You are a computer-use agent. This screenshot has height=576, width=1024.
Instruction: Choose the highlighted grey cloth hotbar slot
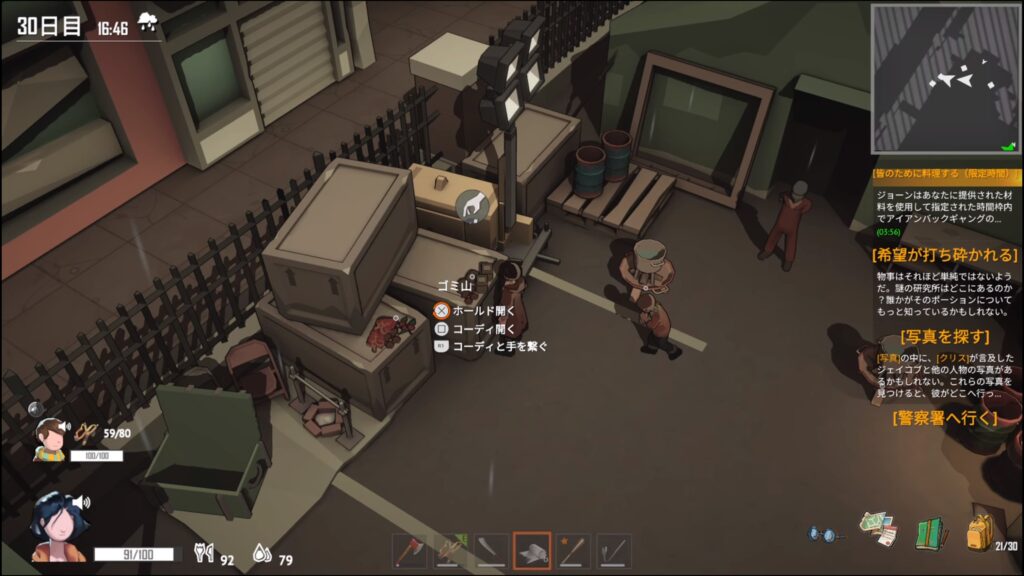click(532, 550)
